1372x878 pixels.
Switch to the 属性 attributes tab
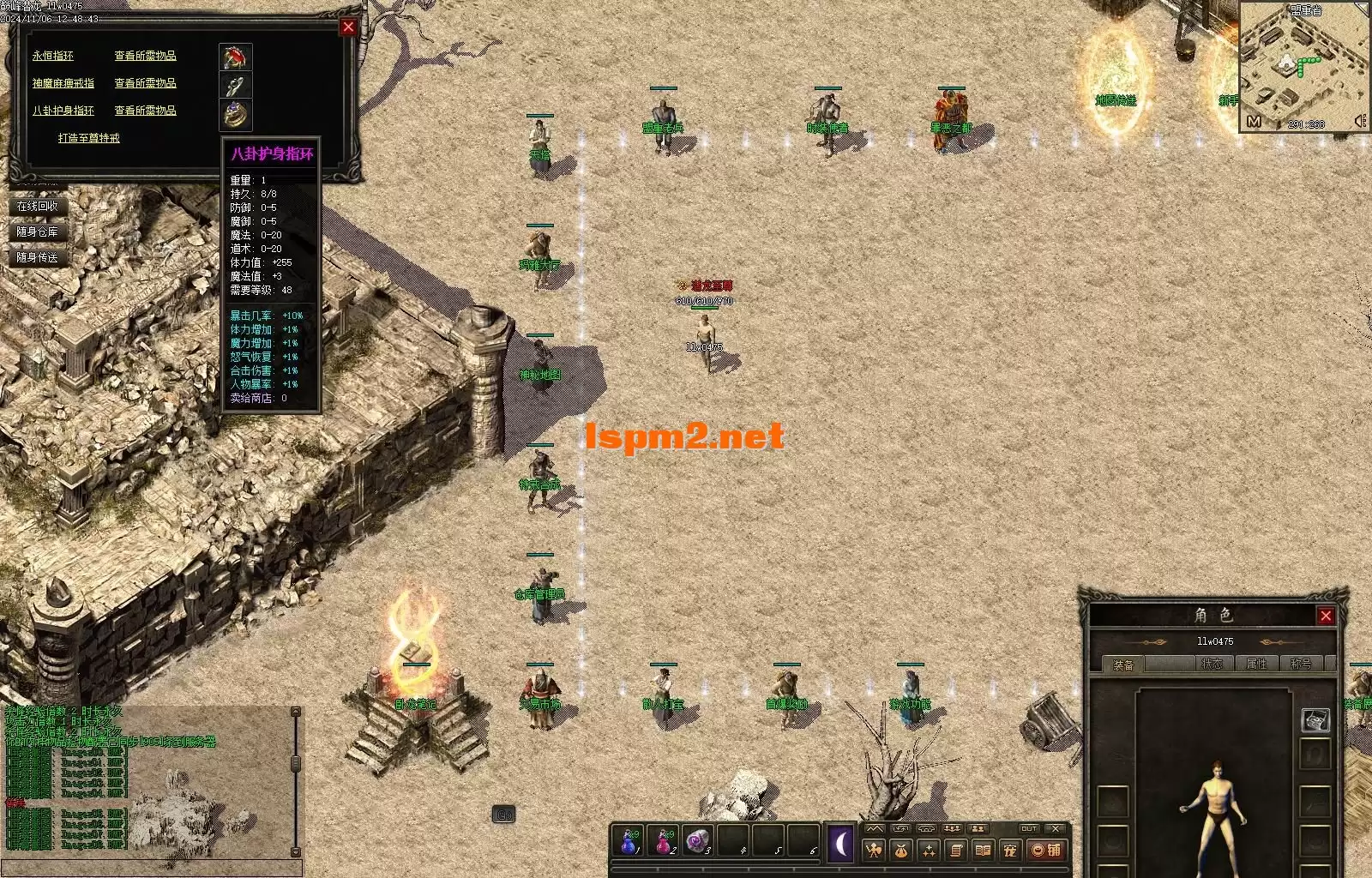point(1256,665)
